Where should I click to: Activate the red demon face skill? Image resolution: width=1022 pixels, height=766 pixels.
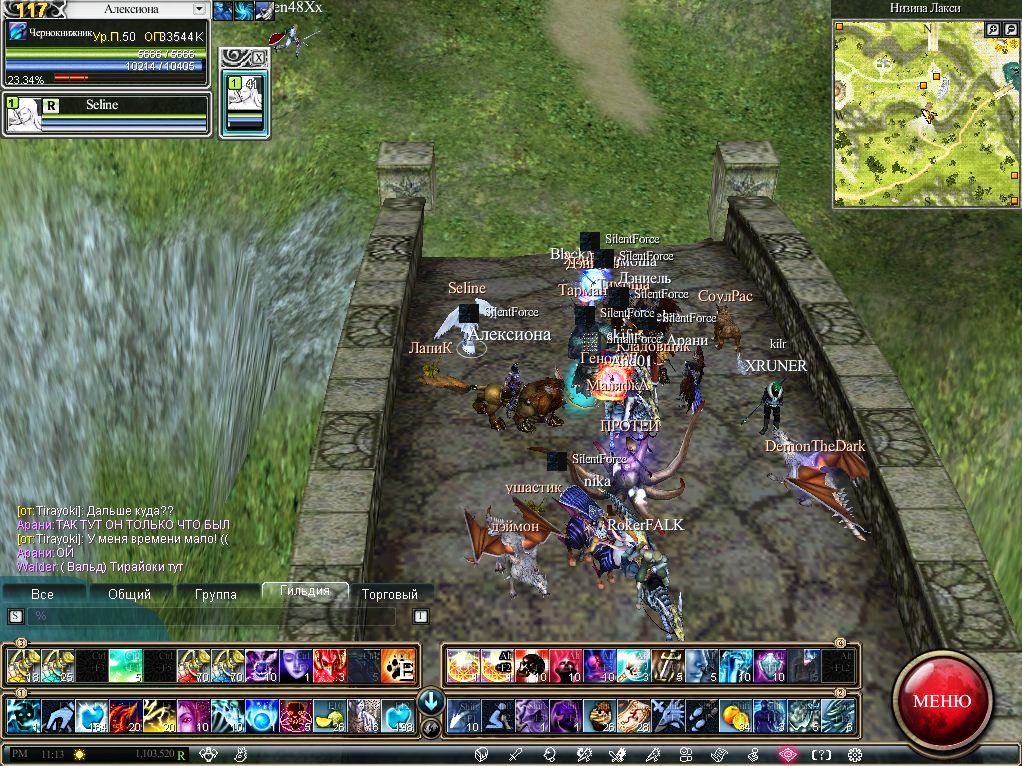[328, 665]
